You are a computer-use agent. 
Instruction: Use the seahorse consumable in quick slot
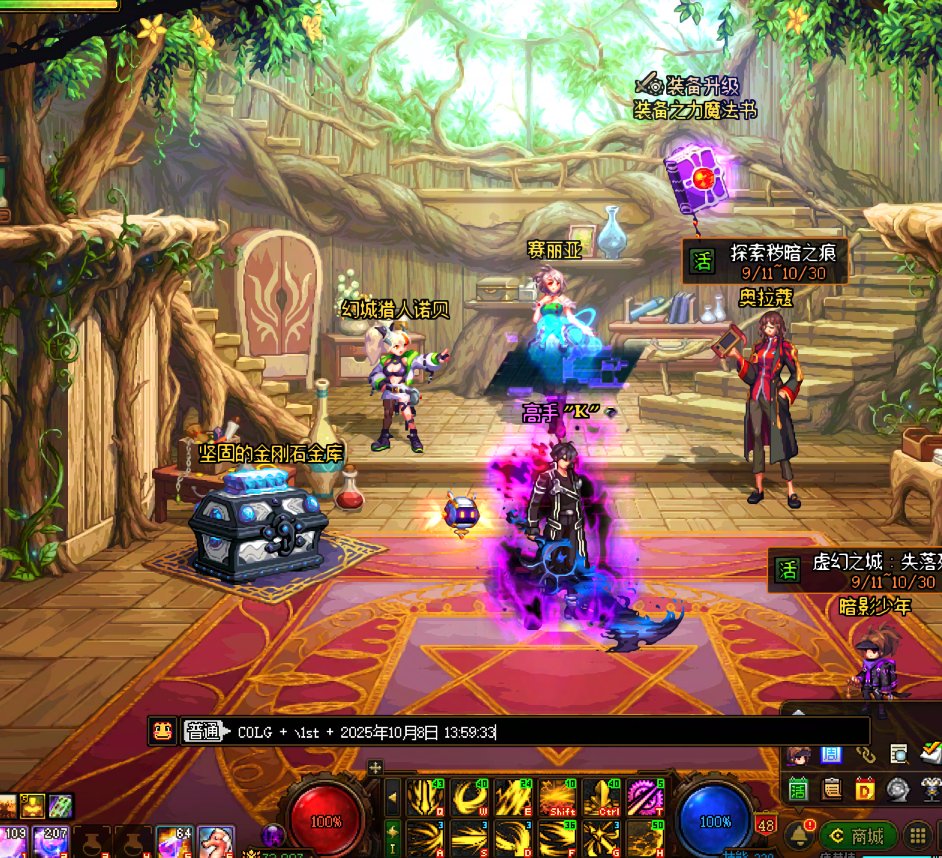click(x=214, y=841)
